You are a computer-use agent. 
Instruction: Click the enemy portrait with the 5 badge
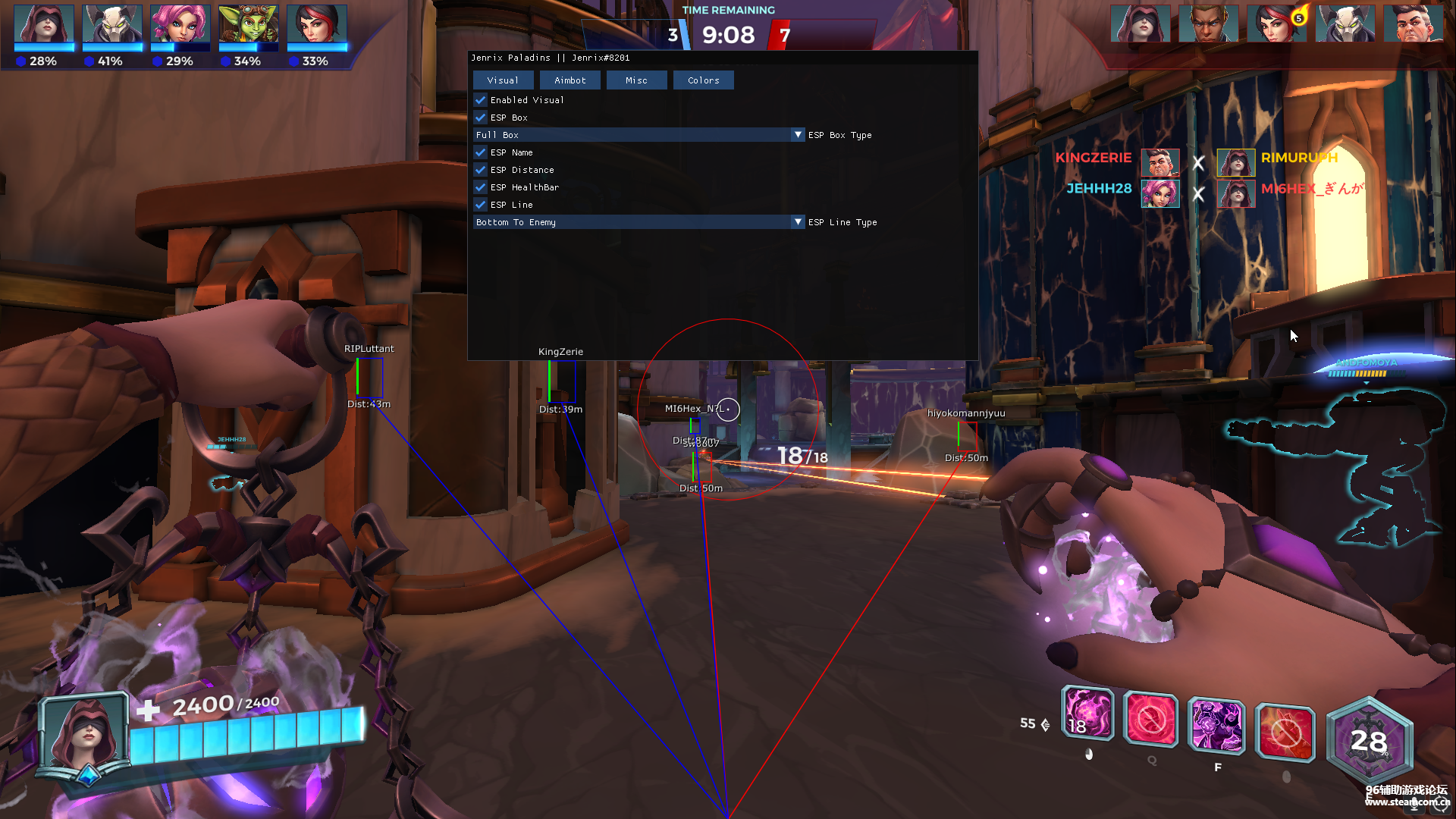click(x=1277, y=24)
